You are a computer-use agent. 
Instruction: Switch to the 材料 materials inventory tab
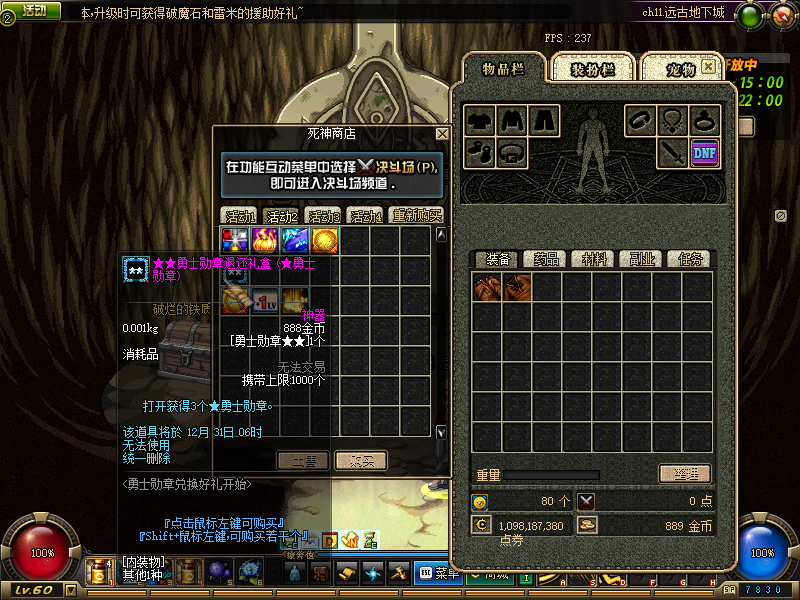(x=594, y=259)
